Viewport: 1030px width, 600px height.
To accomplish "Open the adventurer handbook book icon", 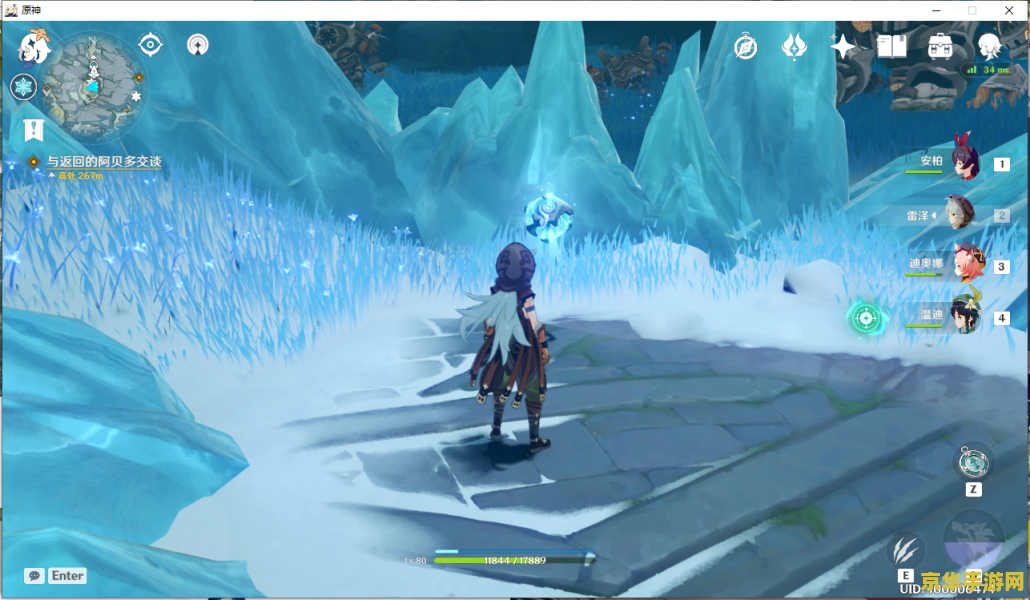I will pyautogui.click(x=891, y=46).
